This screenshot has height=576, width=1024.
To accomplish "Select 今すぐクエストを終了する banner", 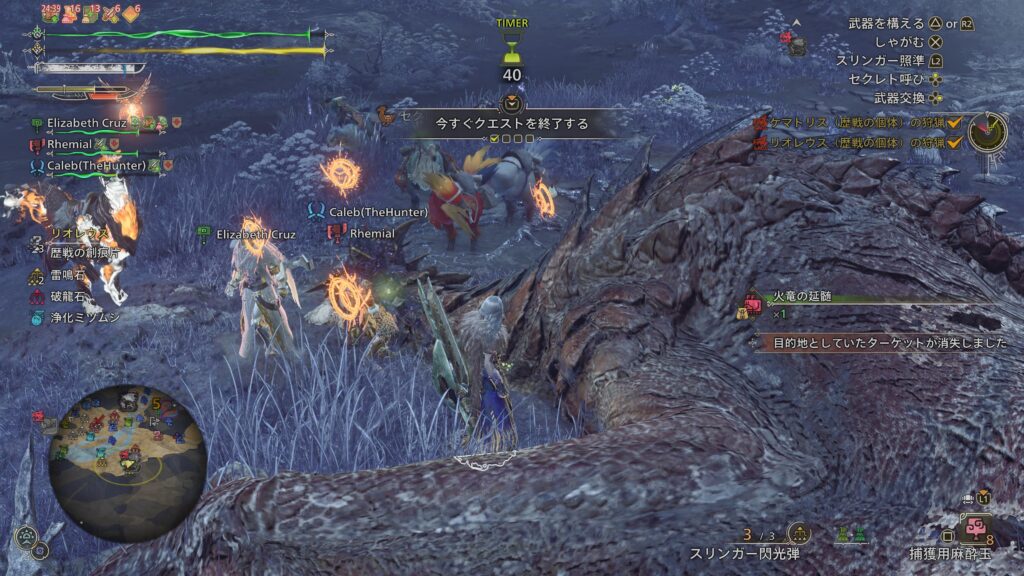I will (511, 124).
